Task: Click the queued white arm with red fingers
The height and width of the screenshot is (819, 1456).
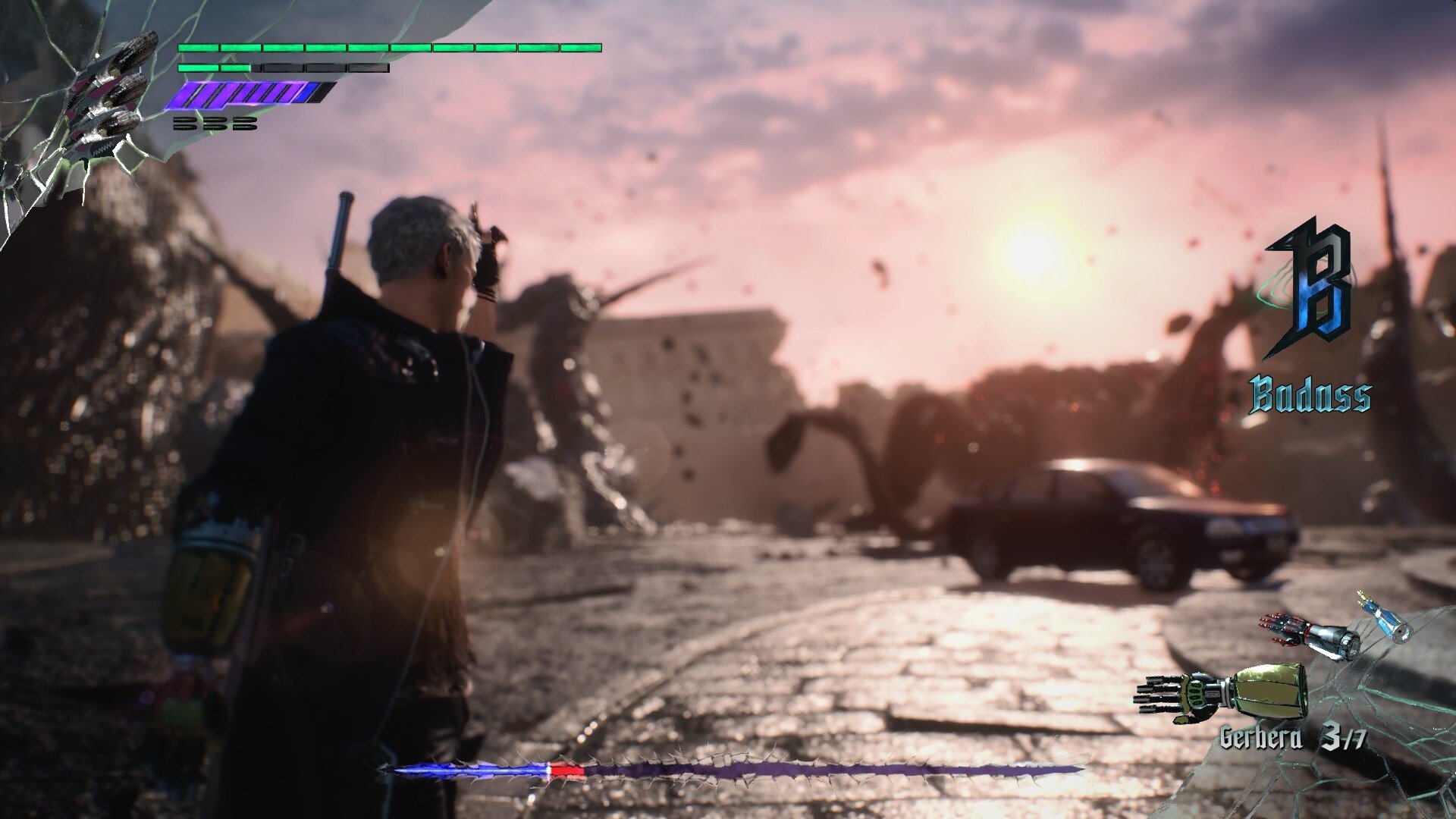Action: [x=1310, y=635]
